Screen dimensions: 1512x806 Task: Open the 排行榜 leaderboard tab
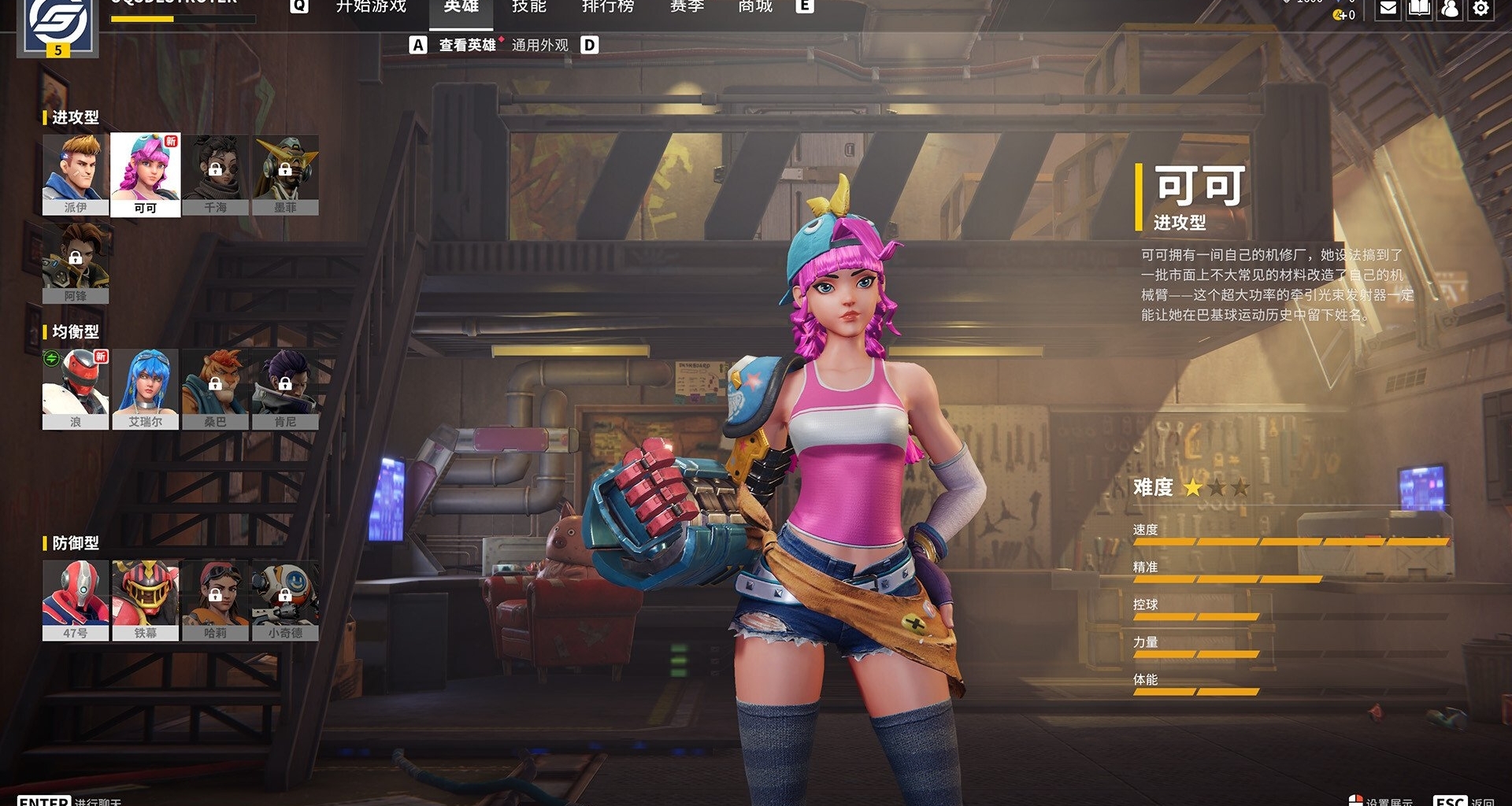coord(607,7)
